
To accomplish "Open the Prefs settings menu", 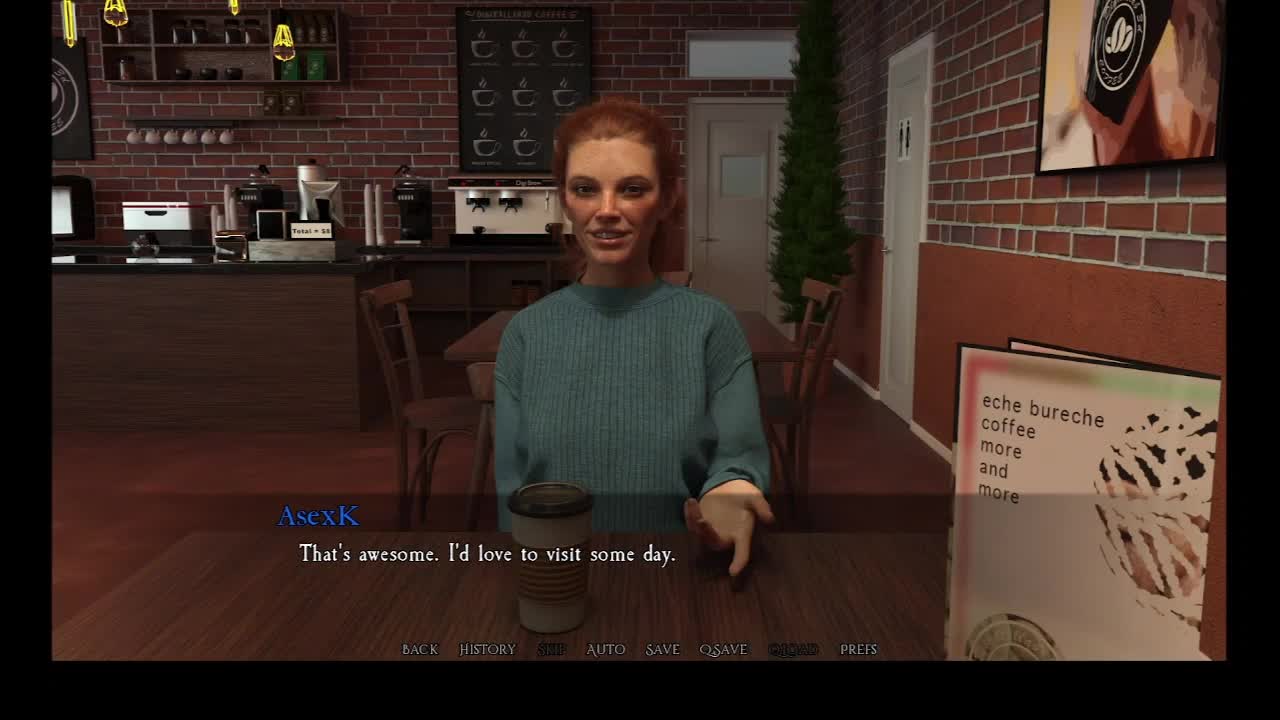I will click(x=858, y=649).
